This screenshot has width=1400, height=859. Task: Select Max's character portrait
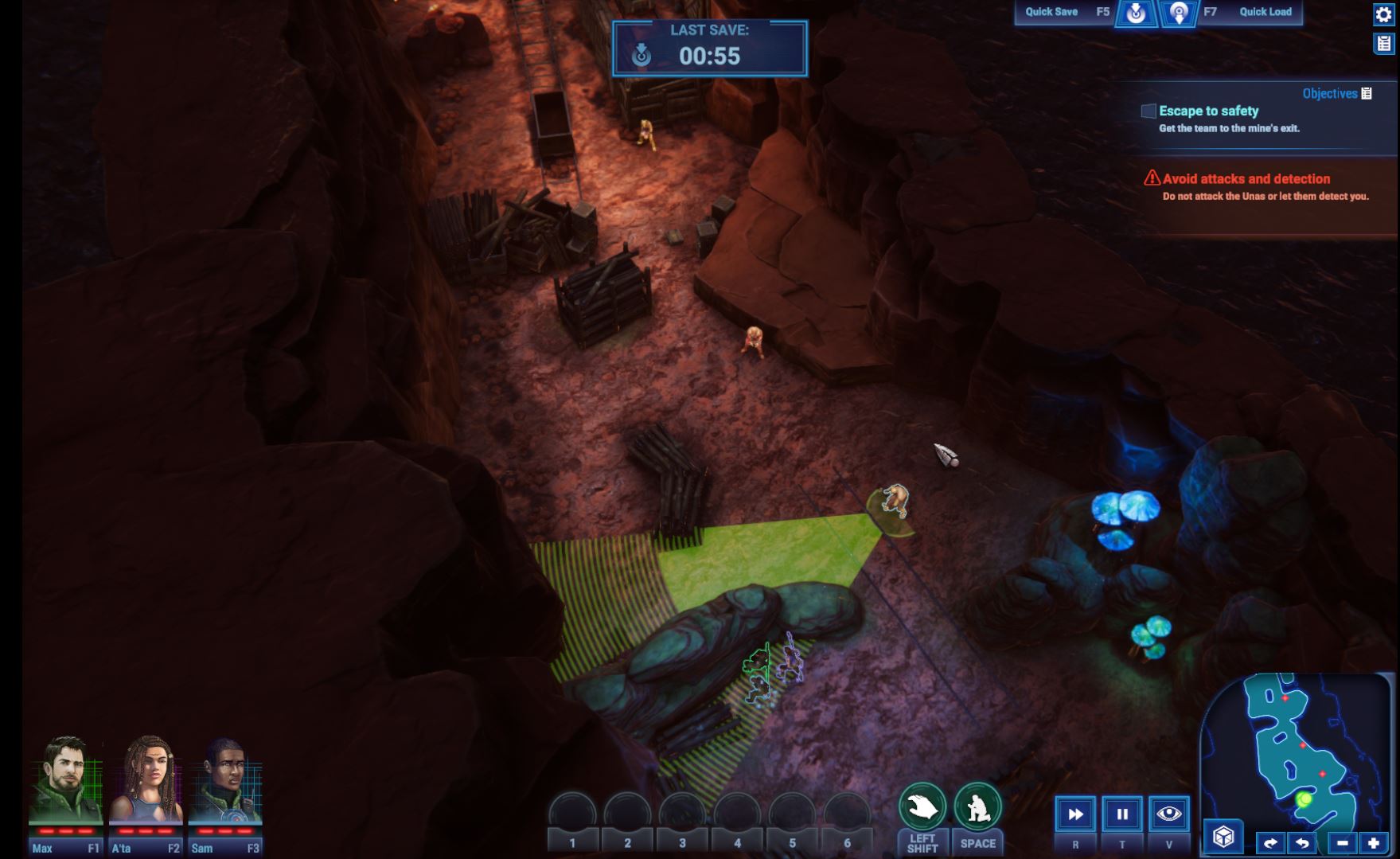point(65,780)
